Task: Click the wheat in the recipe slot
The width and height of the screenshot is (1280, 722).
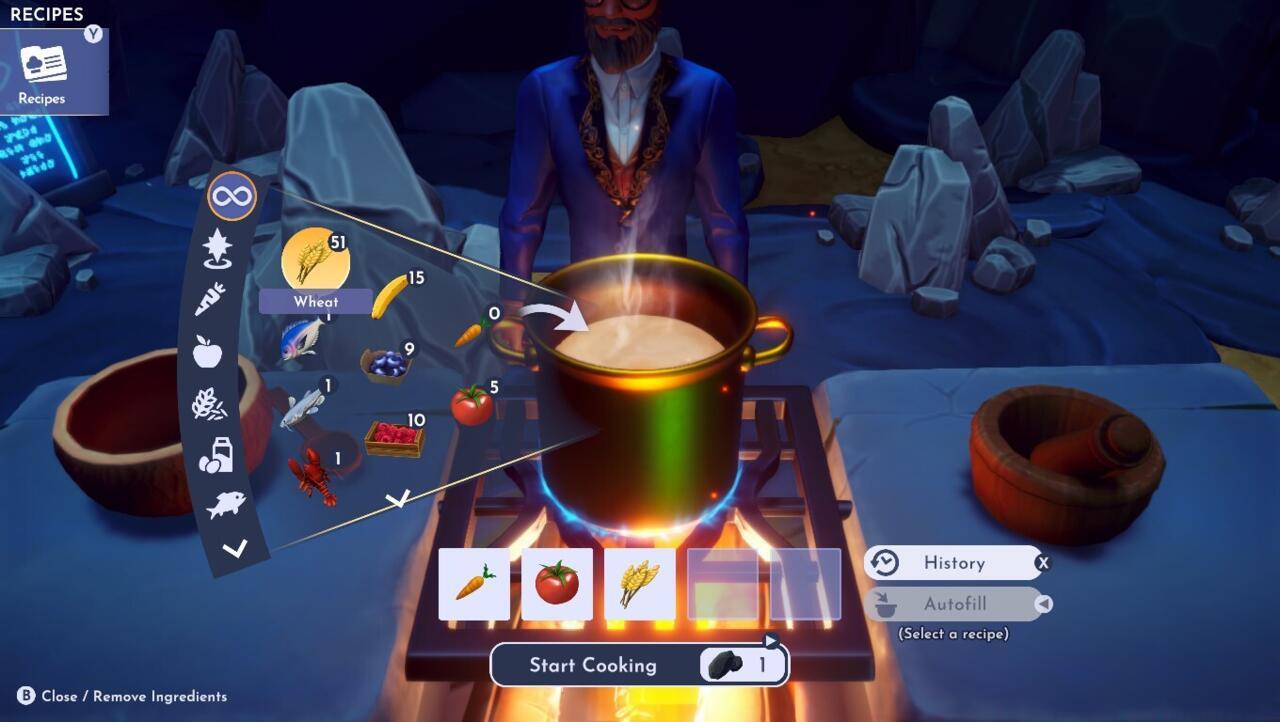Action: tap(640, 584)
